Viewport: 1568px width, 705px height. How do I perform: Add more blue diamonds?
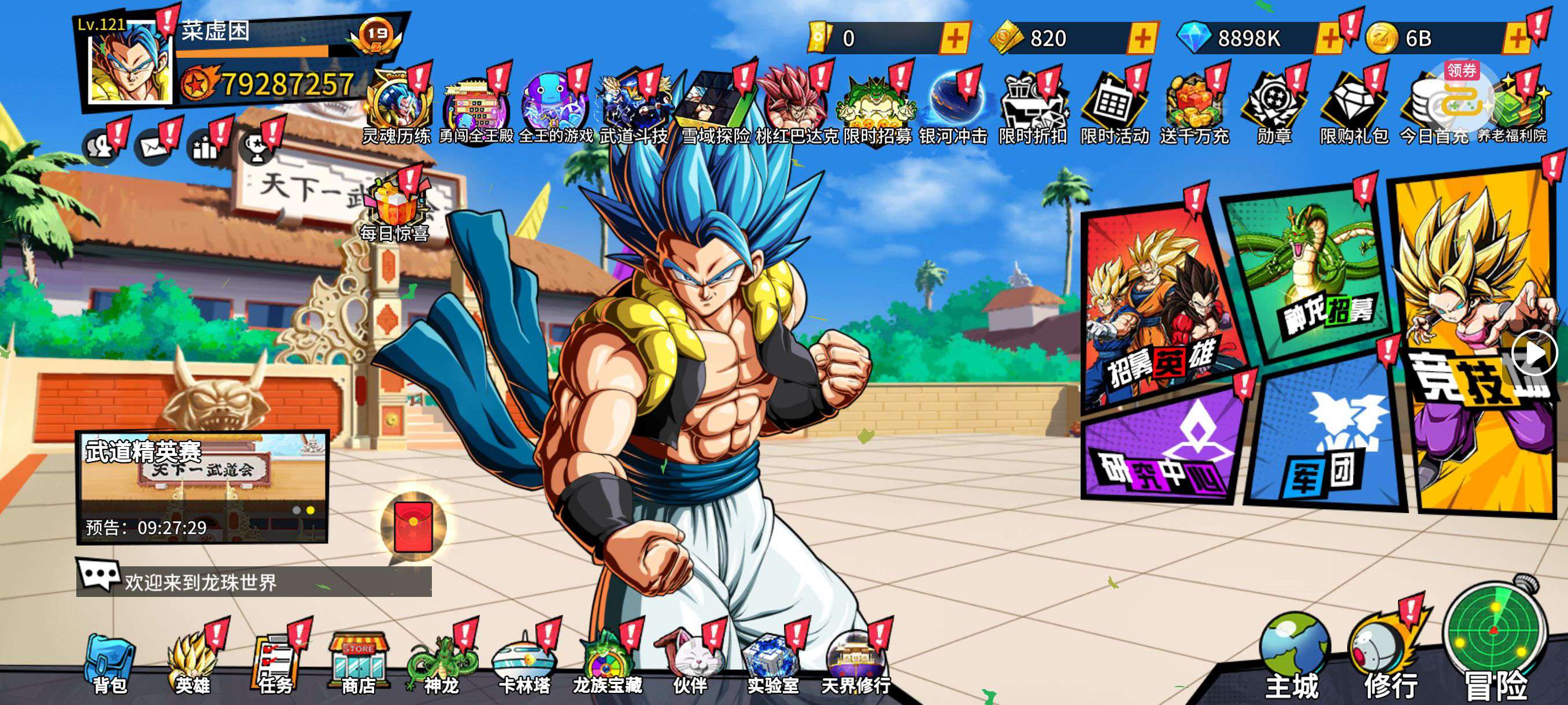[x=1329, y=38]
